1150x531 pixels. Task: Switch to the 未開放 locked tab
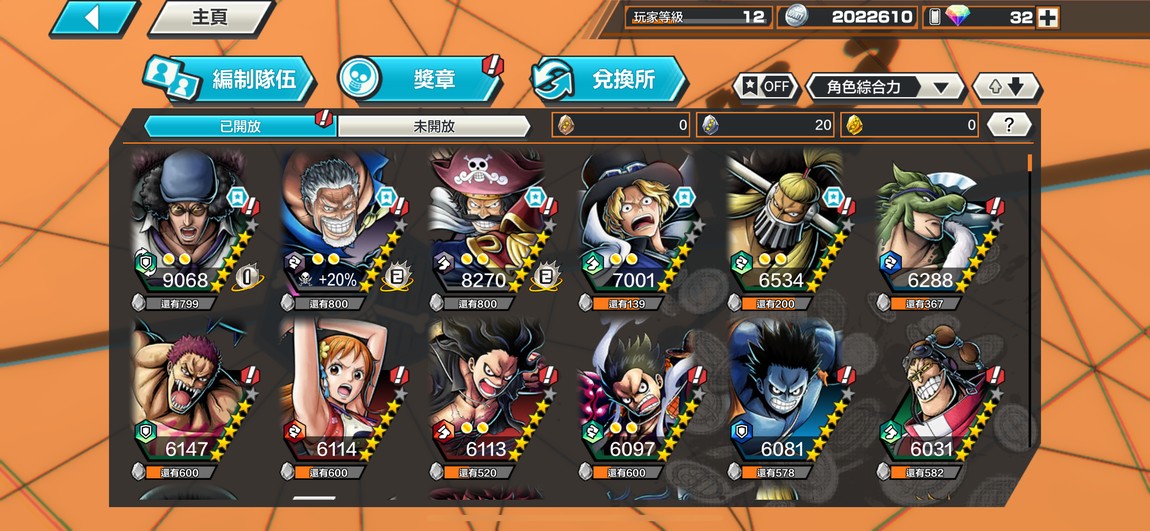433,126
